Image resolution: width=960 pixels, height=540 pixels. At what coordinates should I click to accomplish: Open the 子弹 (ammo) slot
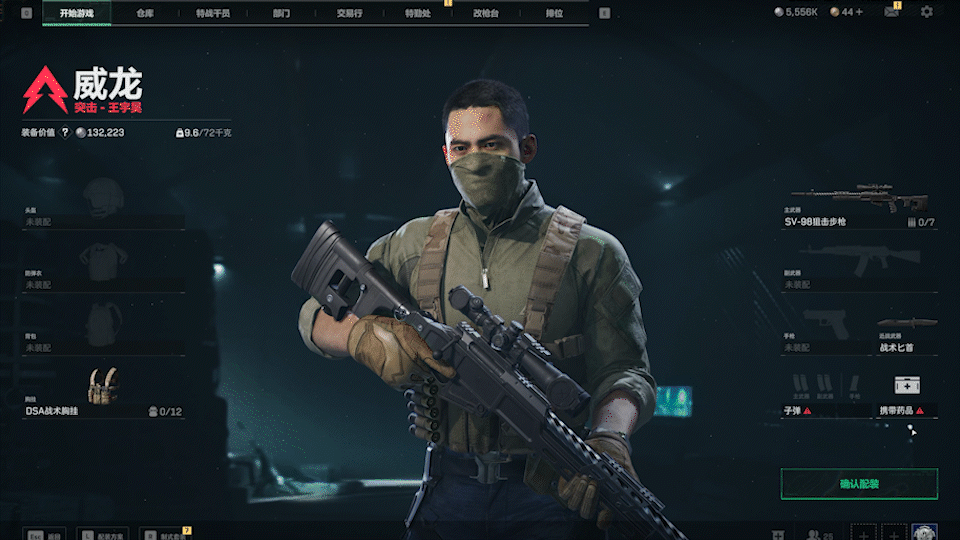[825, 393]
